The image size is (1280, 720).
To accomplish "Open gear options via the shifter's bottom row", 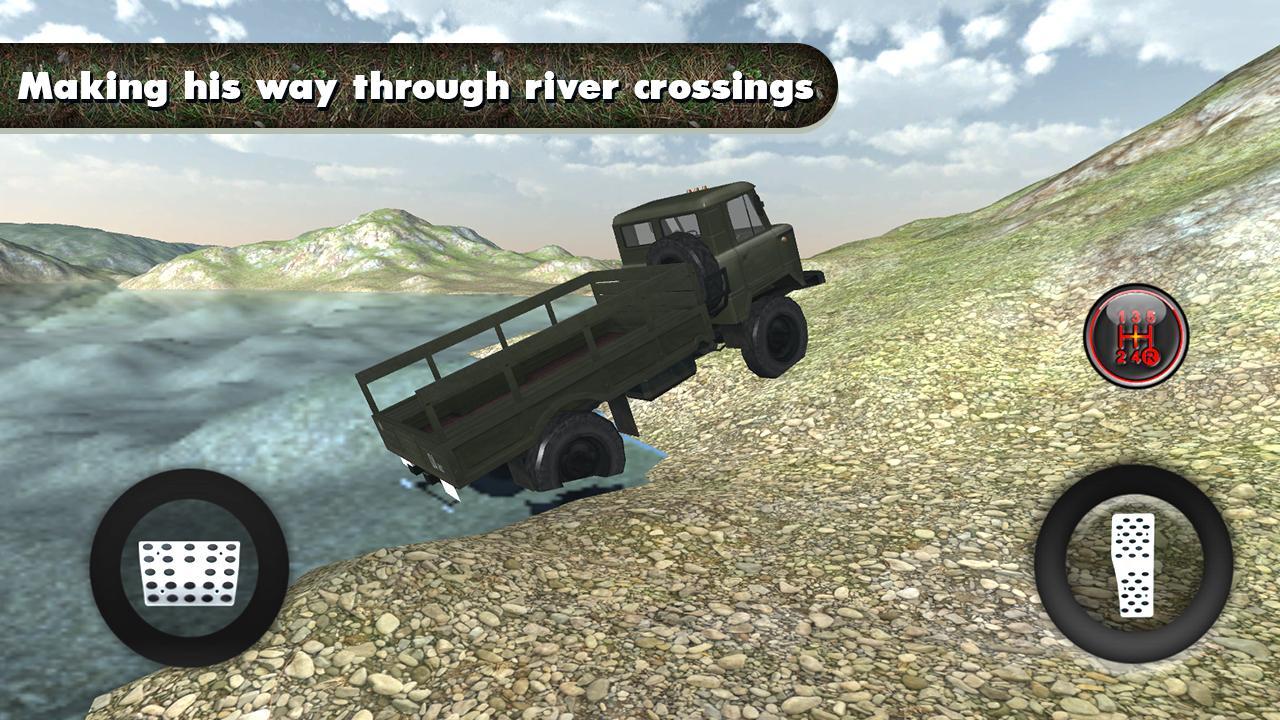I will 1138,356.
